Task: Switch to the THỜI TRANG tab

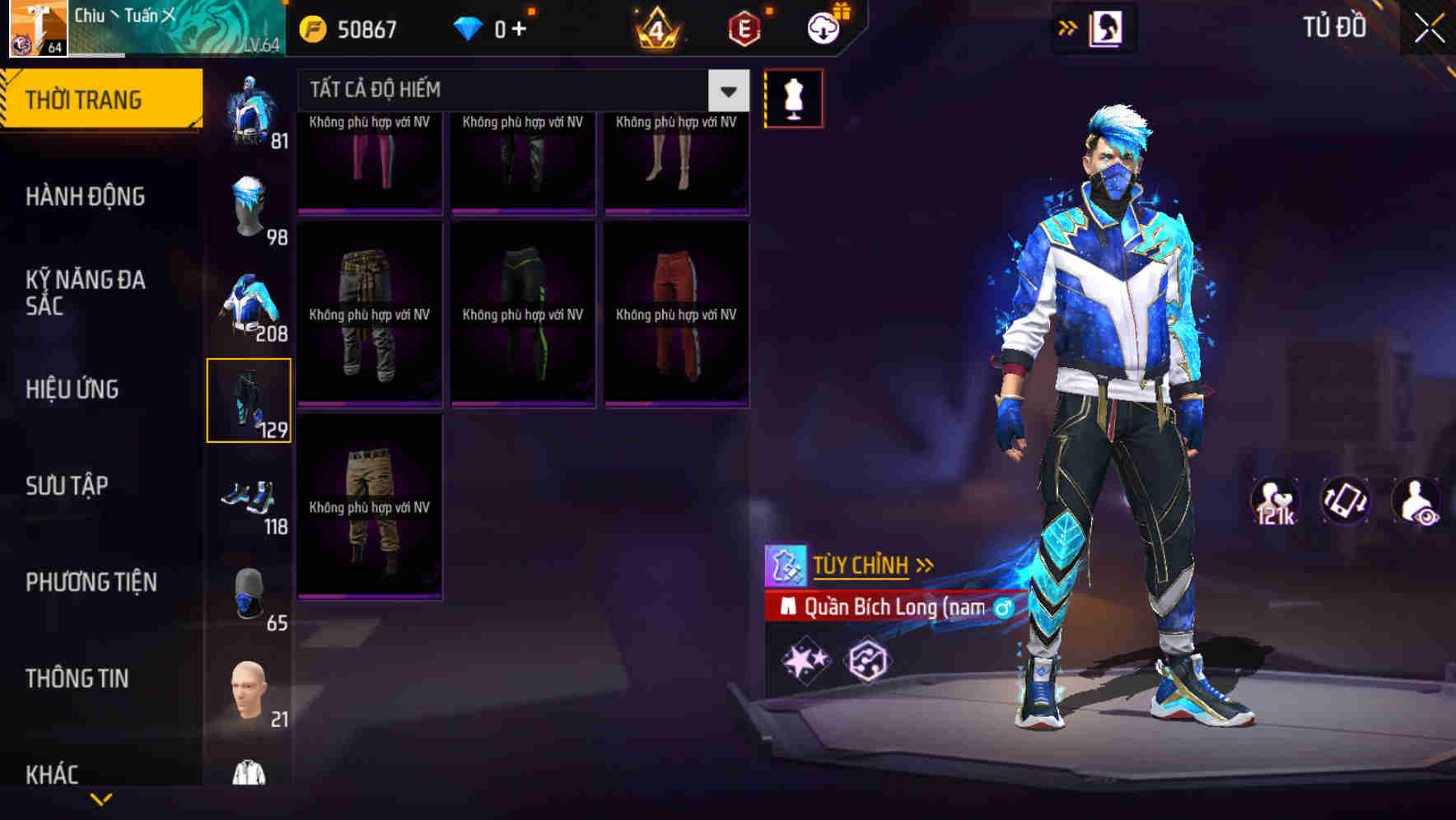Action: (85, 99)
